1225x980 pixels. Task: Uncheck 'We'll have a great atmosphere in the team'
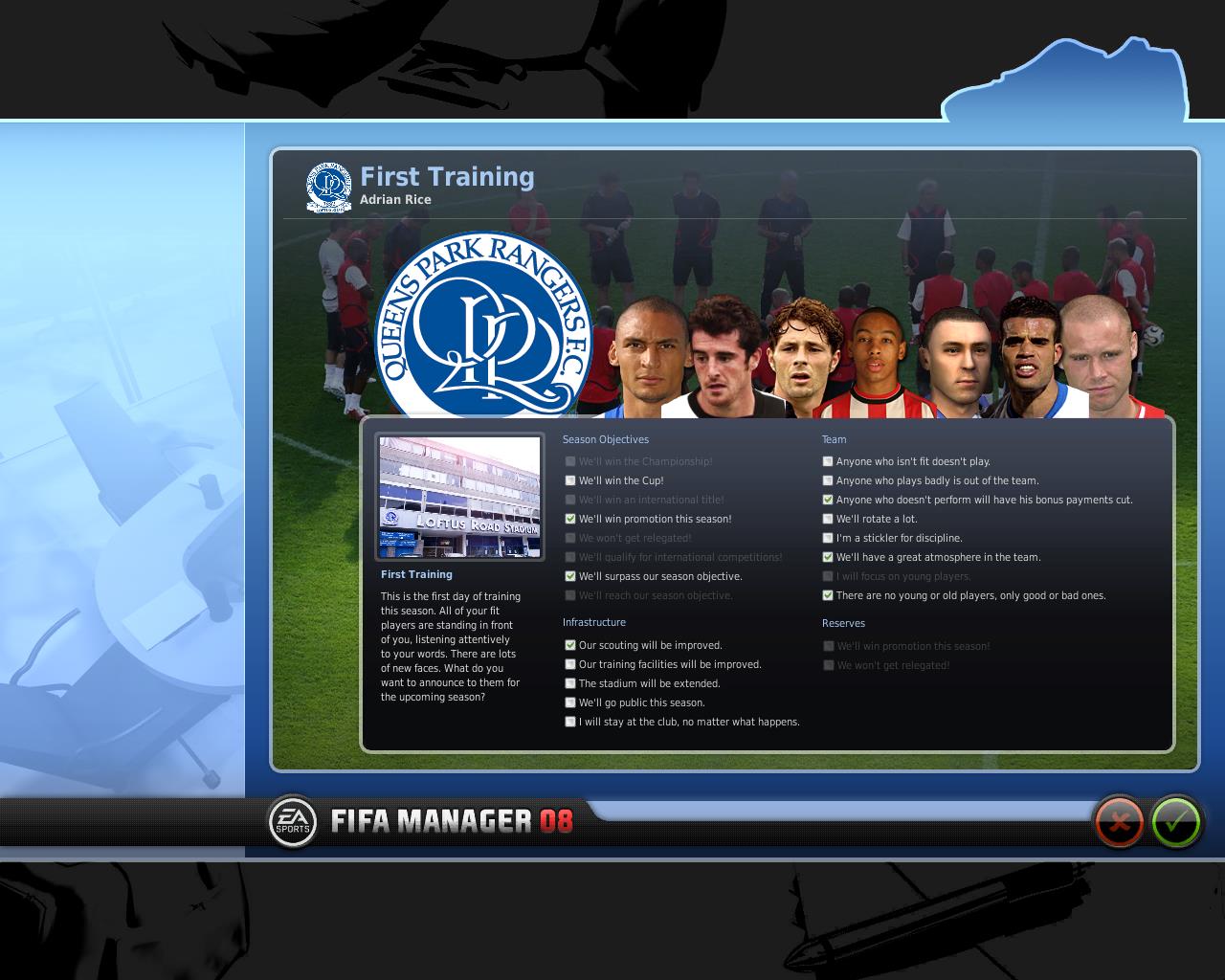click(828, 557)
